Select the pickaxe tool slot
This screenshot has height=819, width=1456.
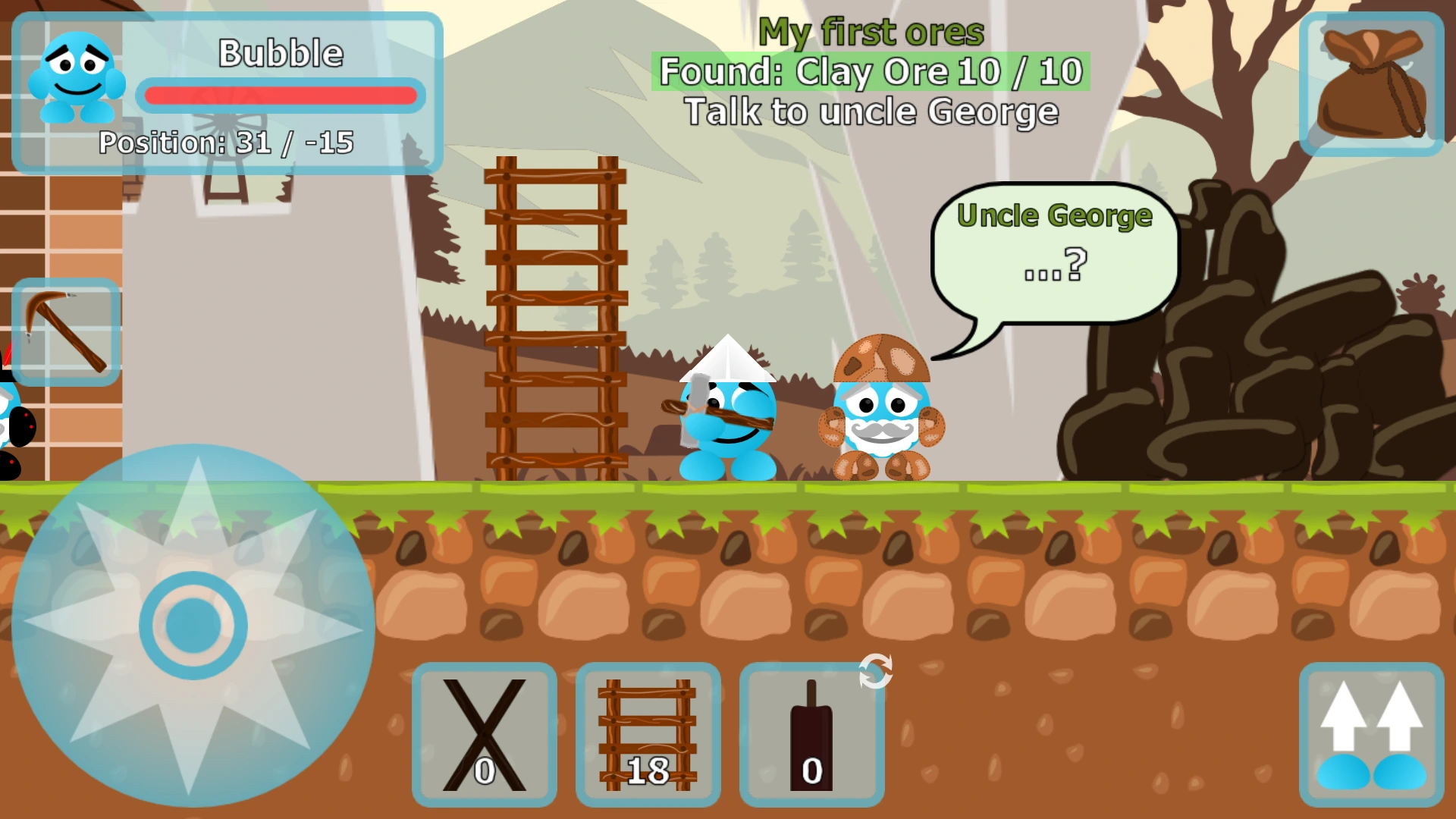64,330
